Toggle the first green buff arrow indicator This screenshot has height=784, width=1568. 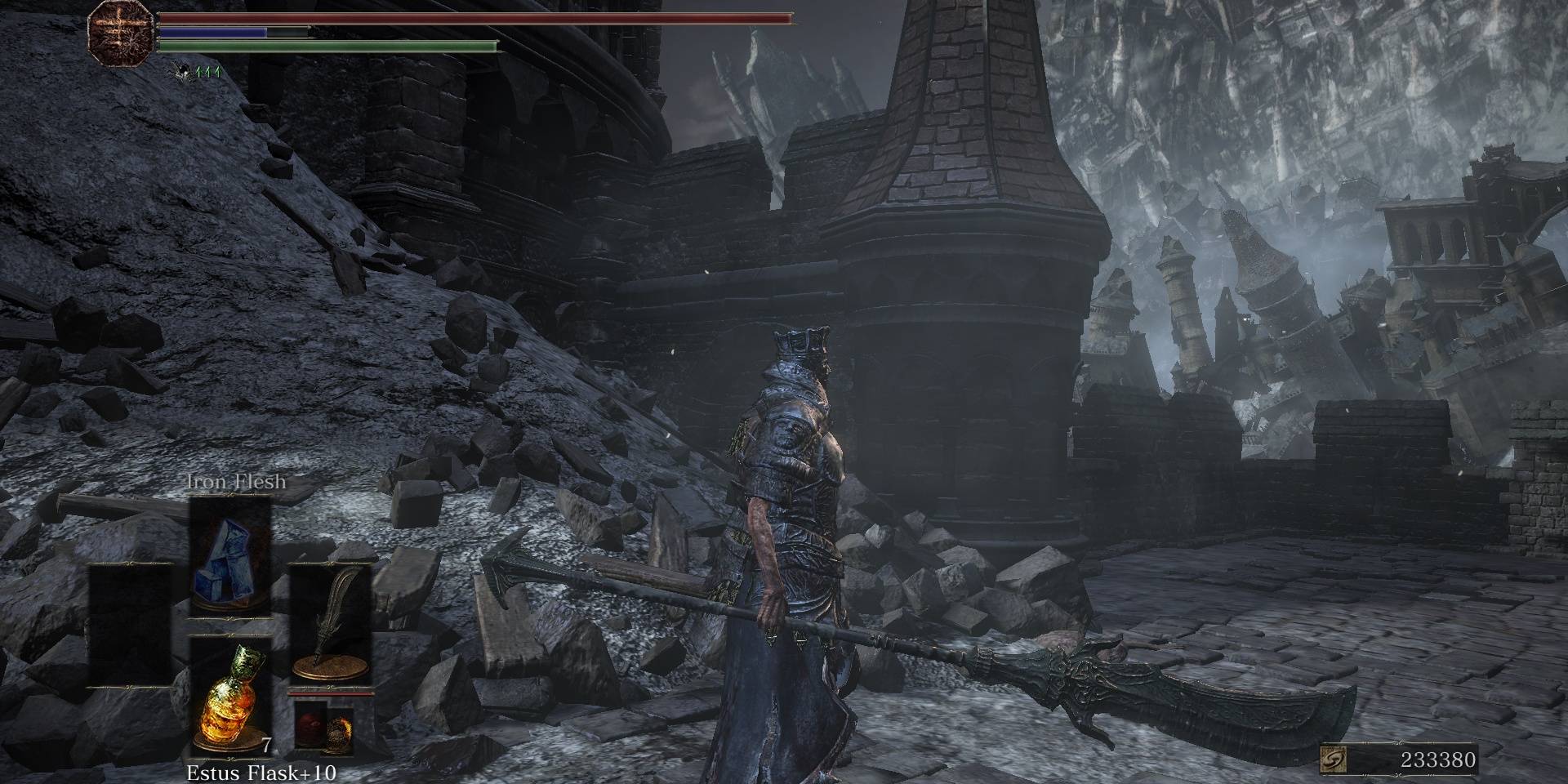tap(199, 72)
